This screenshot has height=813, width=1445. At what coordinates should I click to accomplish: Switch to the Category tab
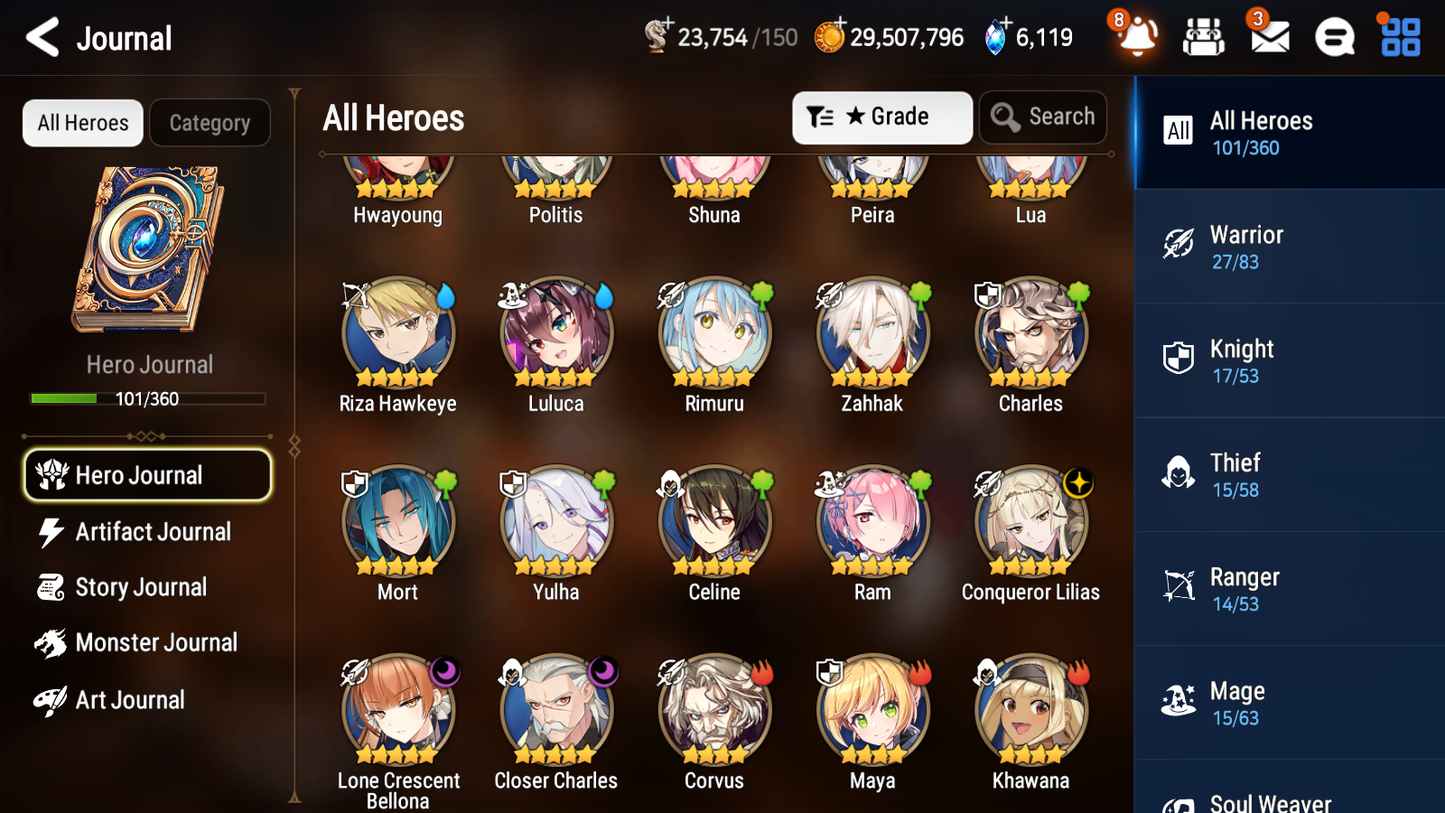coord(210,123)
